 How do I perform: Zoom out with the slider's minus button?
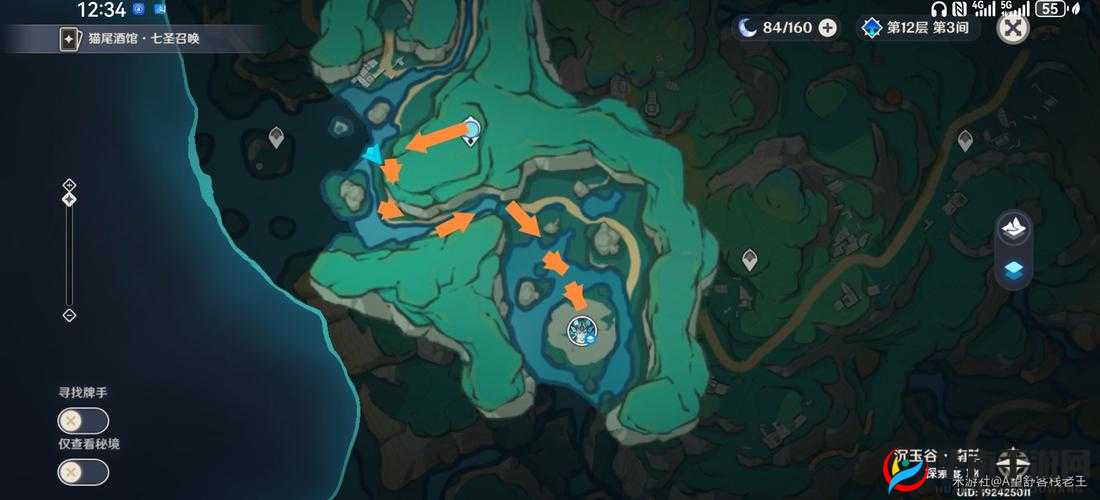(x=69, y=315)
